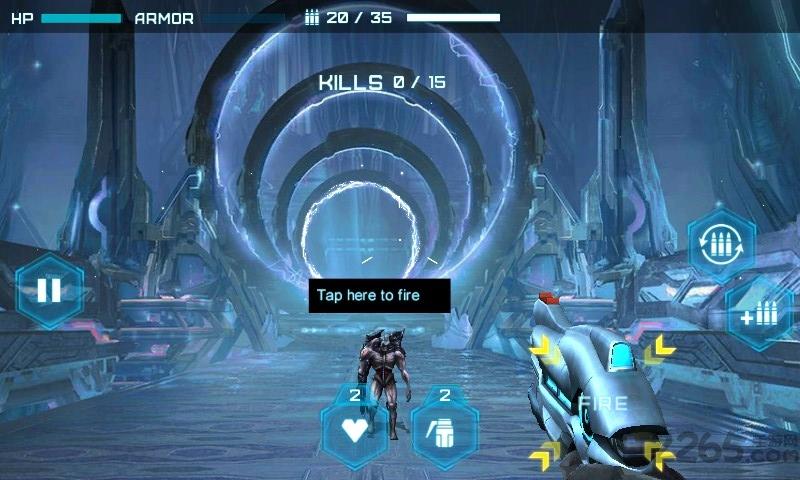800x480 pixels.
Task: Tap the FIRE button to shoot
Action: tap(602, 404)
